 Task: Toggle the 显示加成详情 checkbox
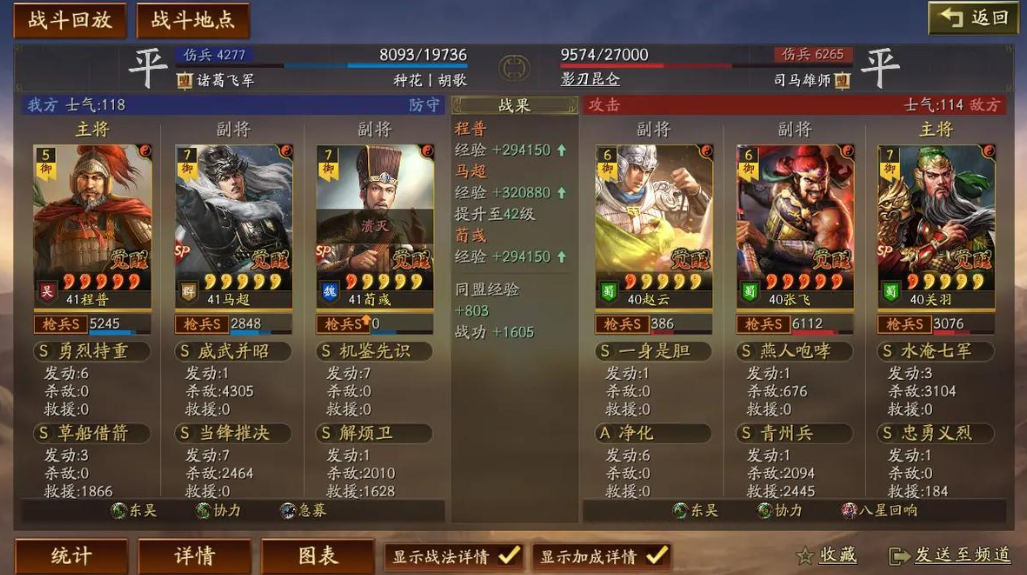pyautogui.click(x=656, y=556)
